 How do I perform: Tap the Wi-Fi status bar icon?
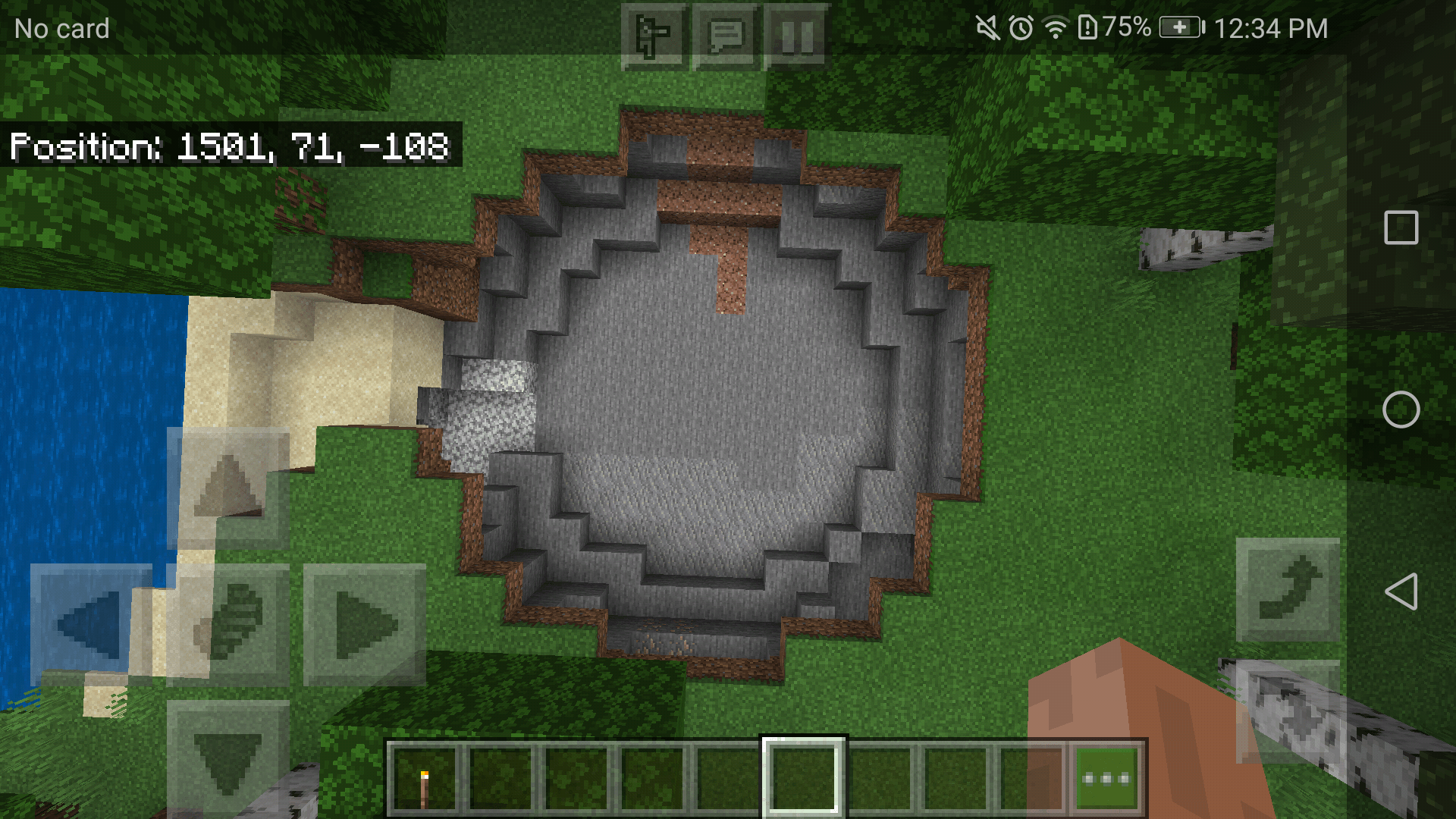1056,28
